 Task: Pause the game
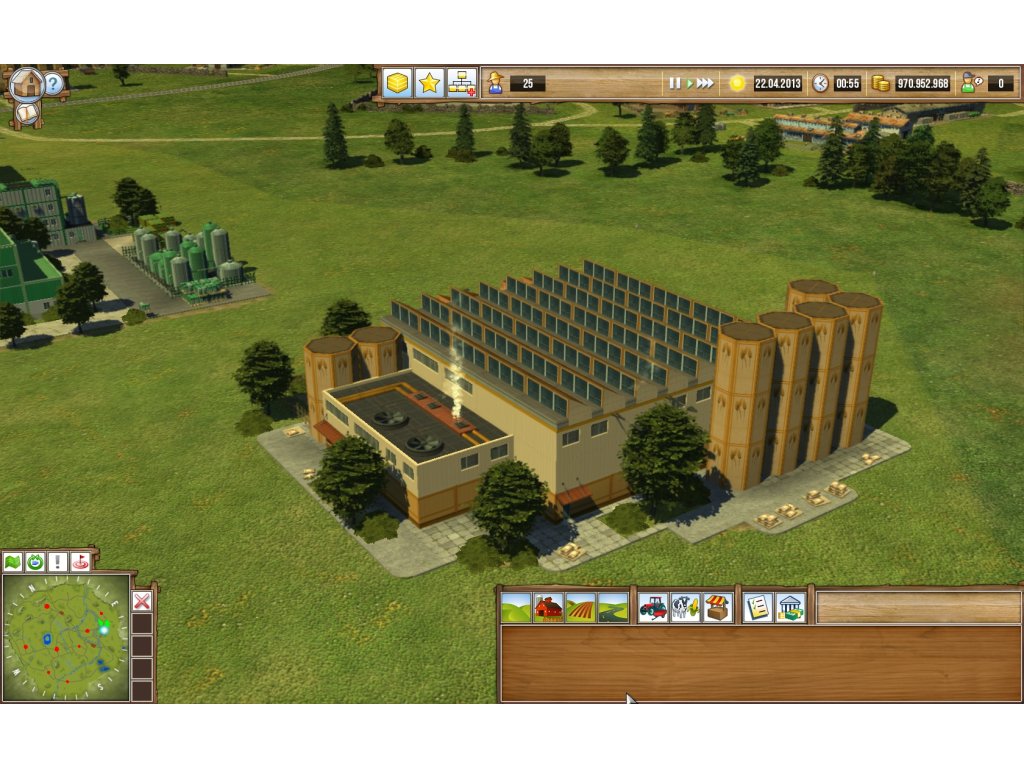[x=675, y=83]
